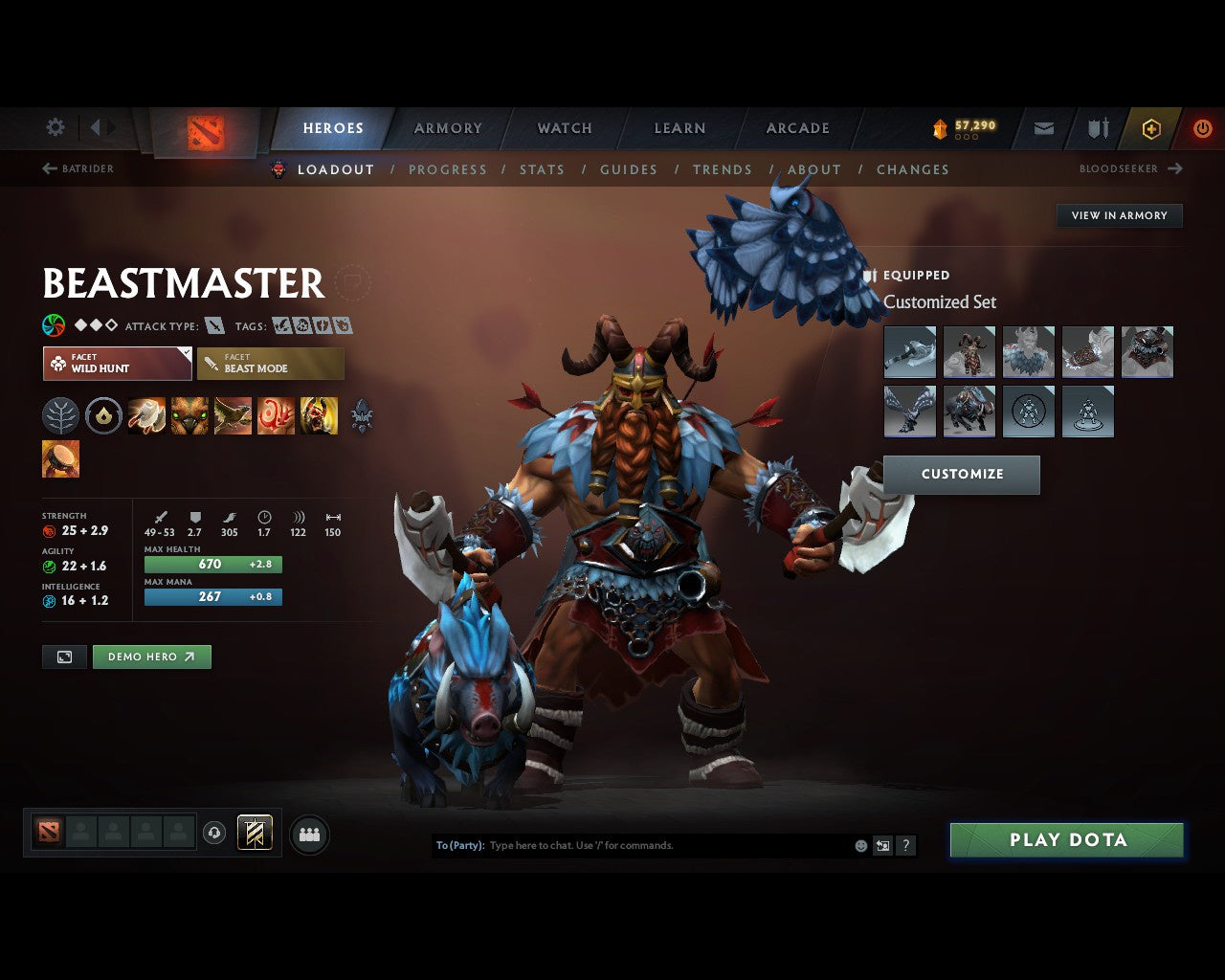Toggle the Wild Hunt facet selection
The height and width of the screenshot is (980, 1225).
point(117,364)
